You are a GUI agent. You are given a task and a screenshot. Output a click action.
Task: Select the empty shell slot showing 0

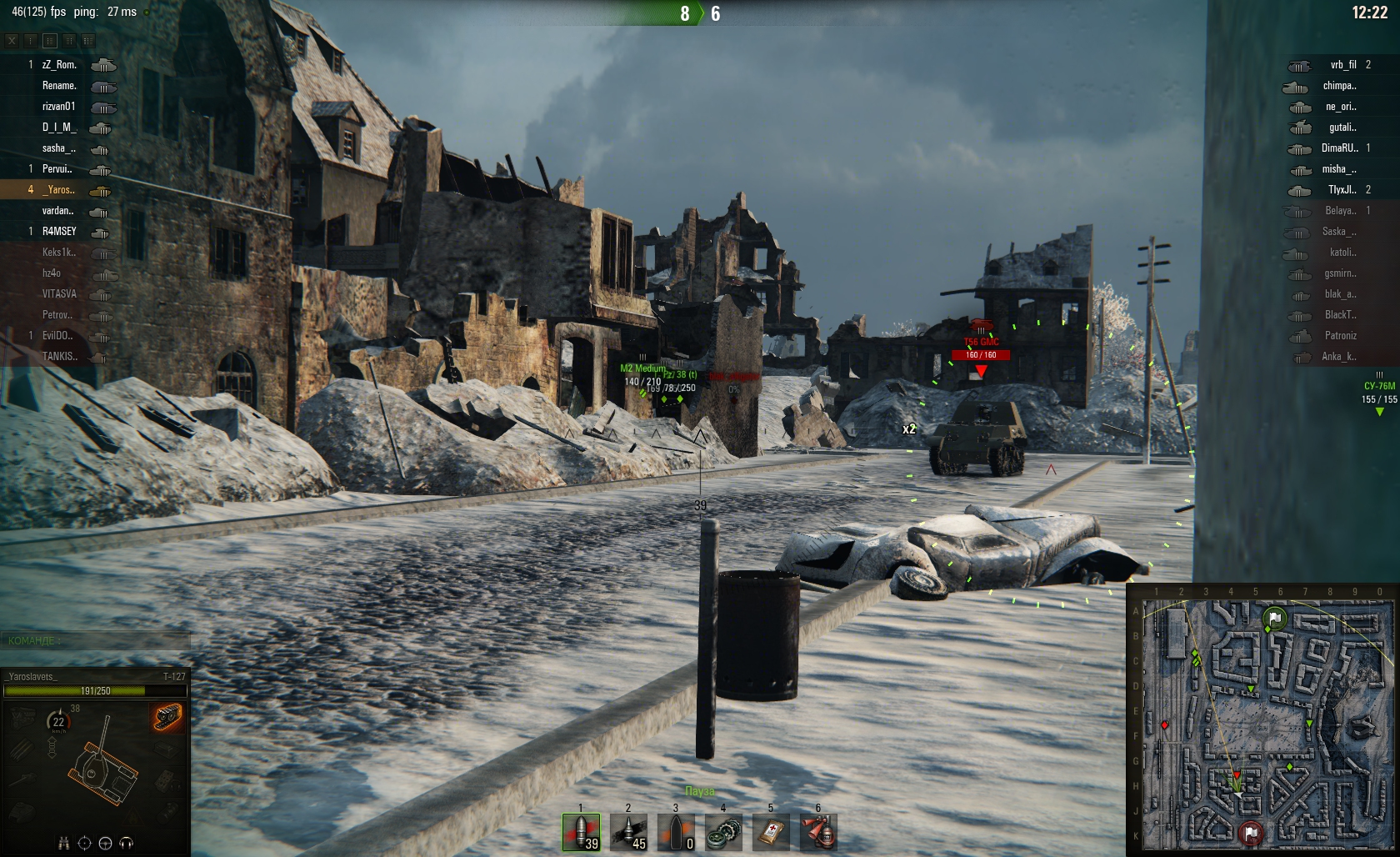pos(676,832)
